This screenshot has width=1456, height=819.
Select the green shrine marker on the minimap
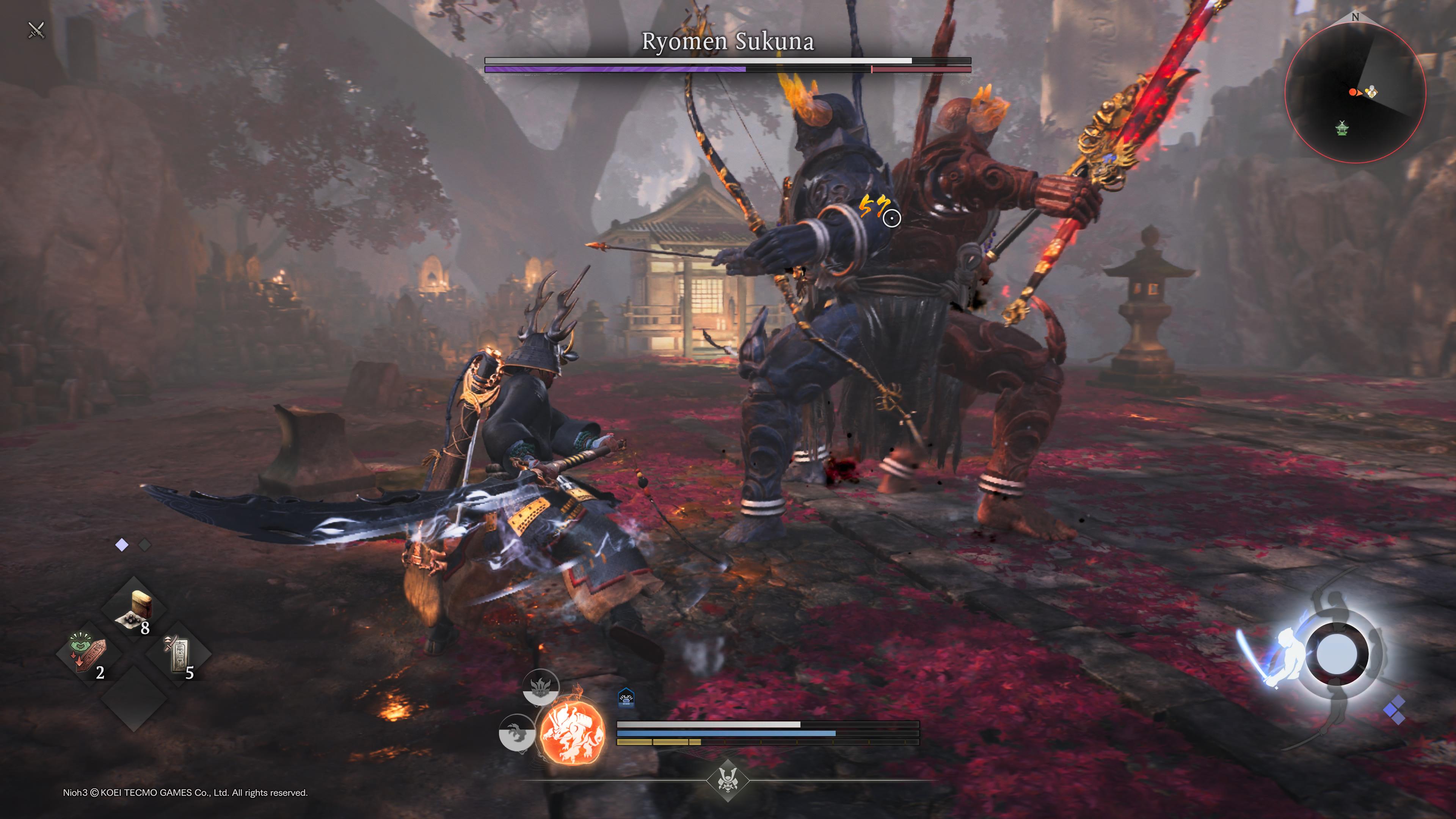(x=1341, y=129)
